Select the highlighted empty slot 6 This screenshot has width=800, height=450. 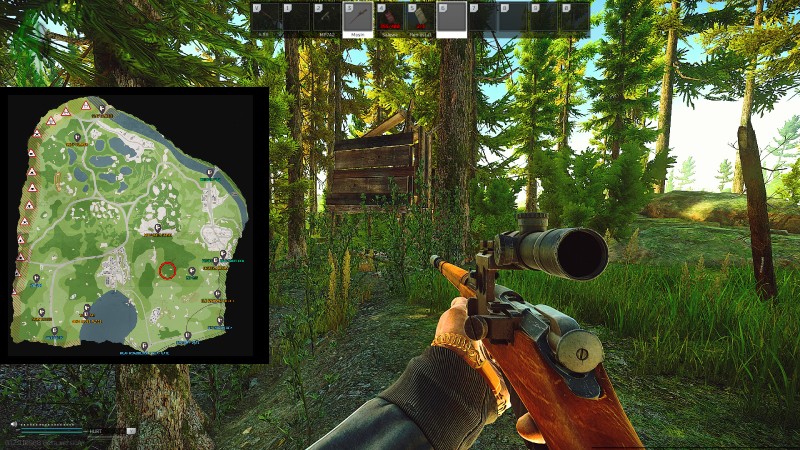[x=451, y=18]
